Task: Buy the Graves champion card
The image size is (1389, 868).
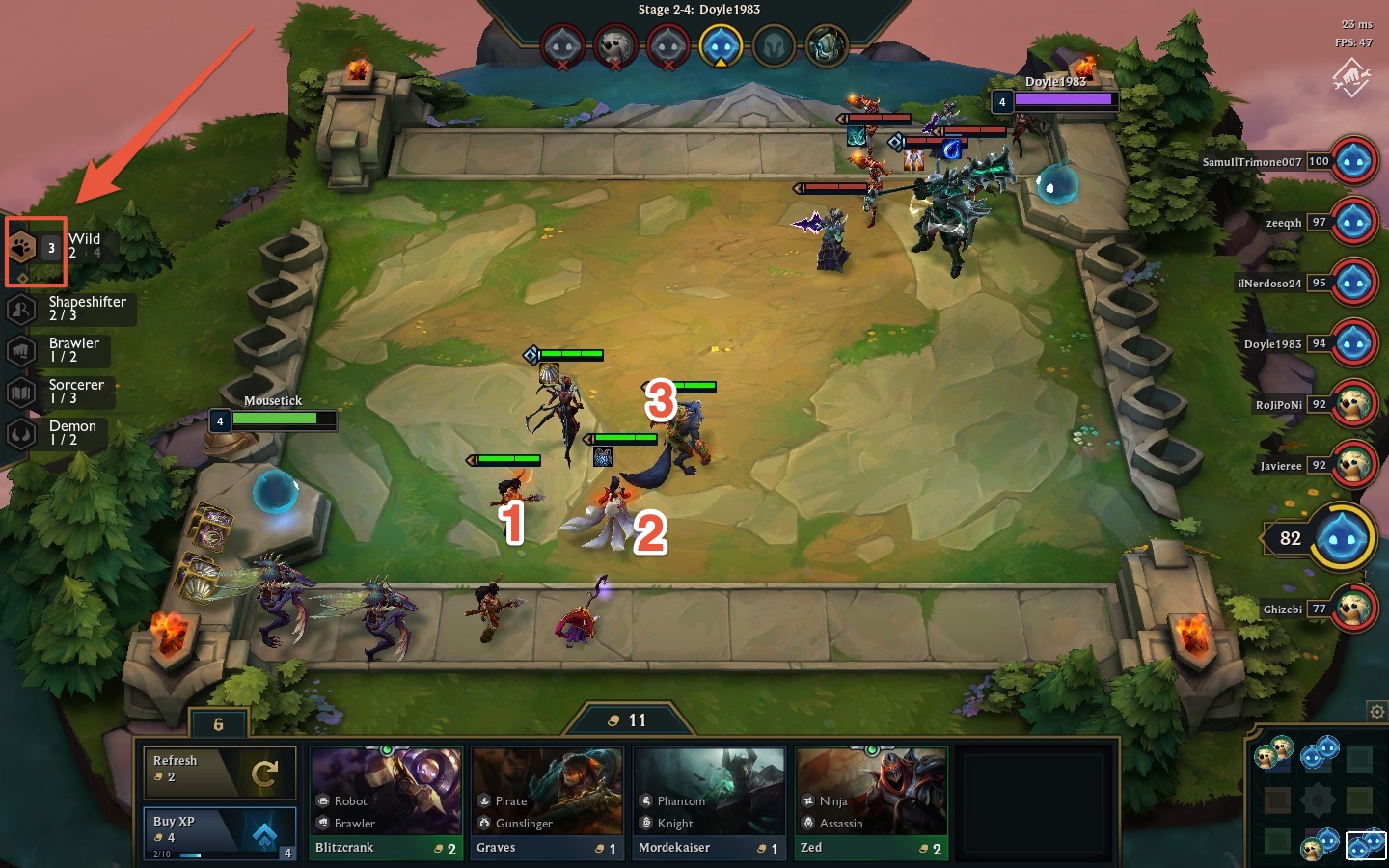Action: [x=548, y=802]
